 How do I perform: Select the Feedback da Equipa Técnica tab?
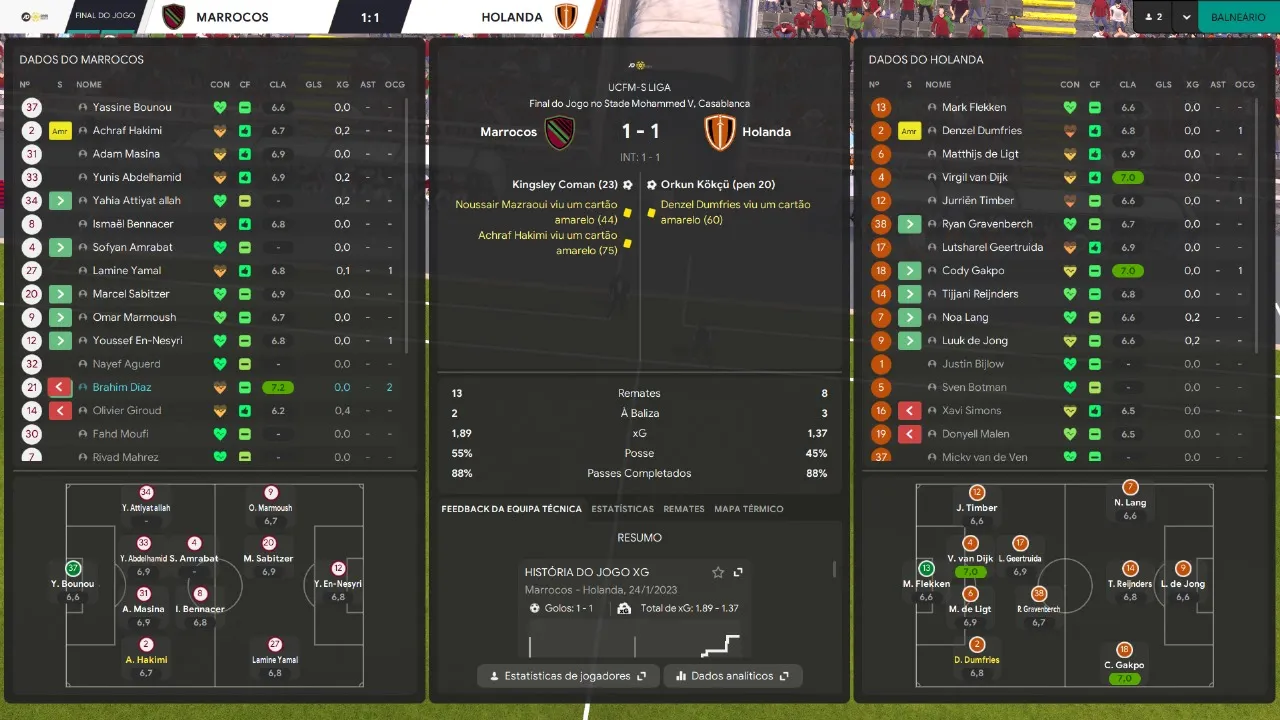click(x=511, y=509)
